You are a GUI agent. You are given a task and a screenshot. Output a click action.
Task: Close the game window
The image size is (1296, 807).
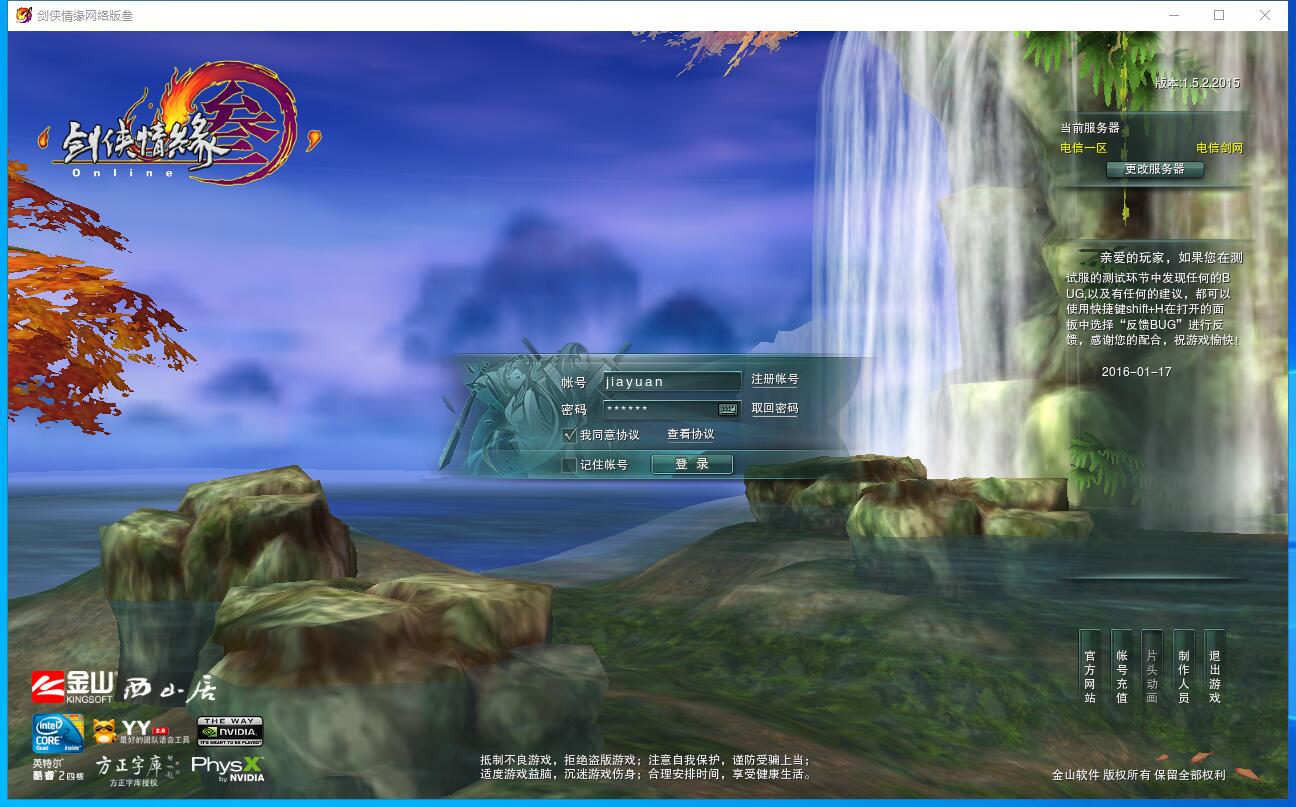coord(1265,15)
